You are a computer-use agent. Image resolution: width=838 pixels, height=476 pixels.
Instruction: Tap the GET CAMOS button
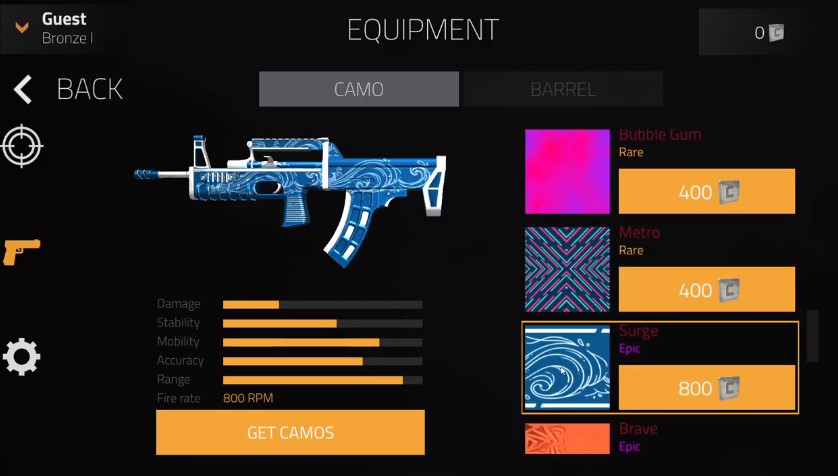pos(290,433)
